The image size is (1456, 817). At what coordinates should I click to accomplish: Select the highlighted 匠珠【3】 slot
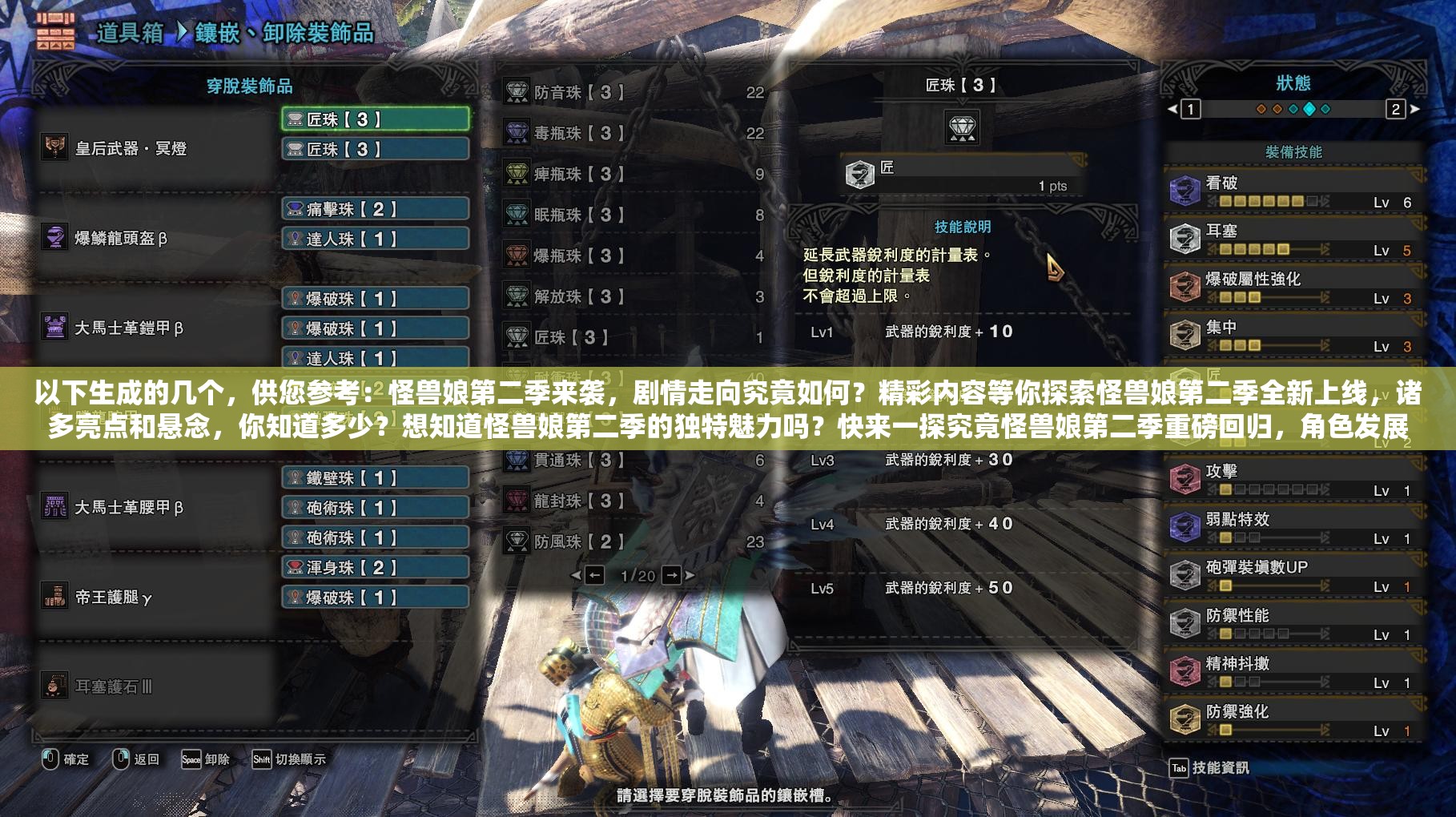point(375,119)
